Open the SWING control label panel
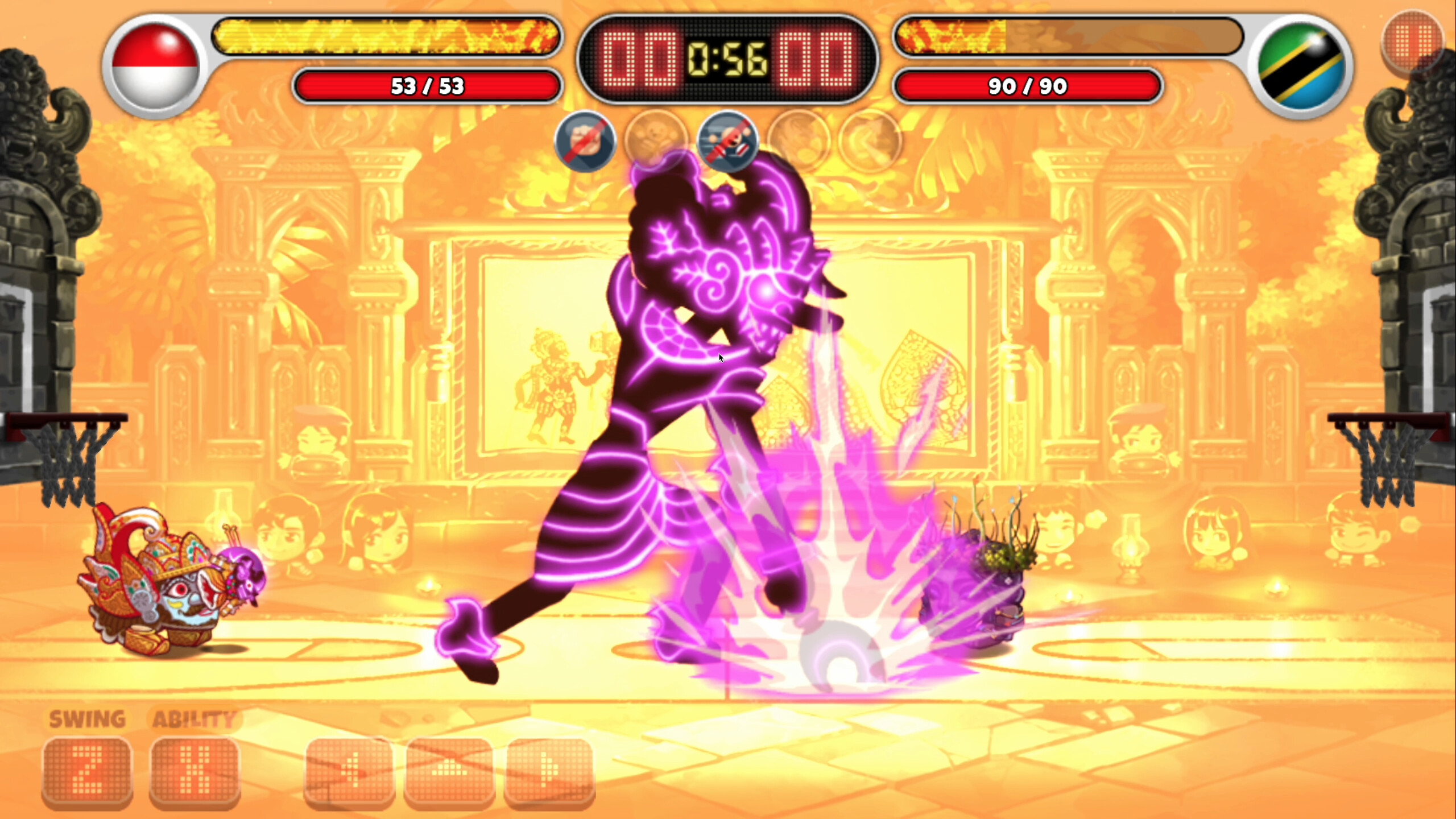The width and height of the screenshot is (1456, 819). (86, 718)
